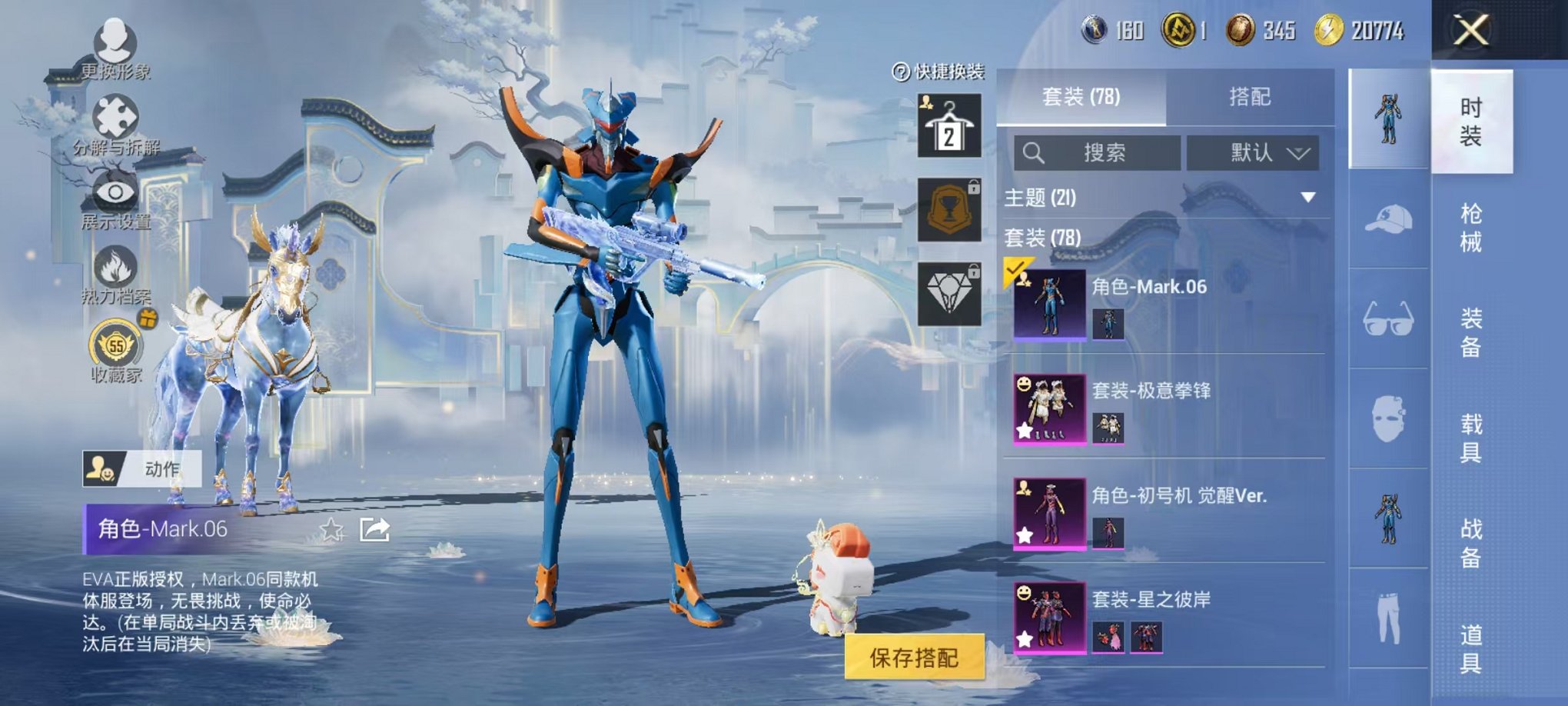
Task: Click the 动作 emote button
Action: click(142, 468)
